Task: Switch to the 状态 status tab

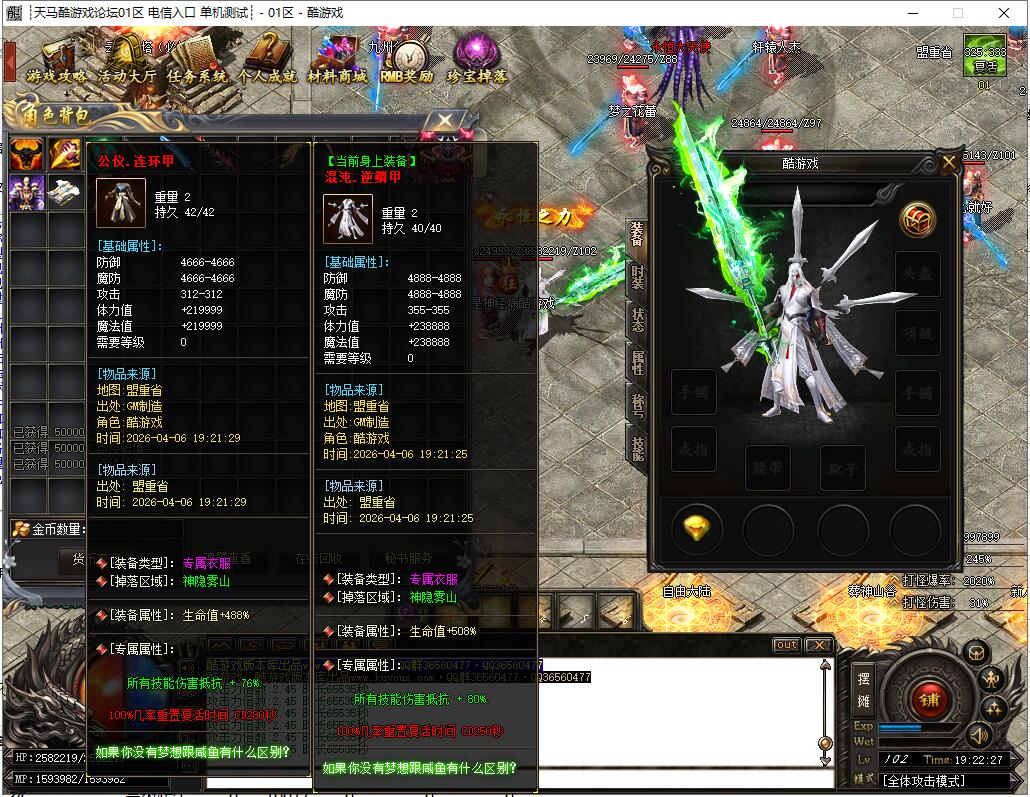Action: click(x=637, y=320)
